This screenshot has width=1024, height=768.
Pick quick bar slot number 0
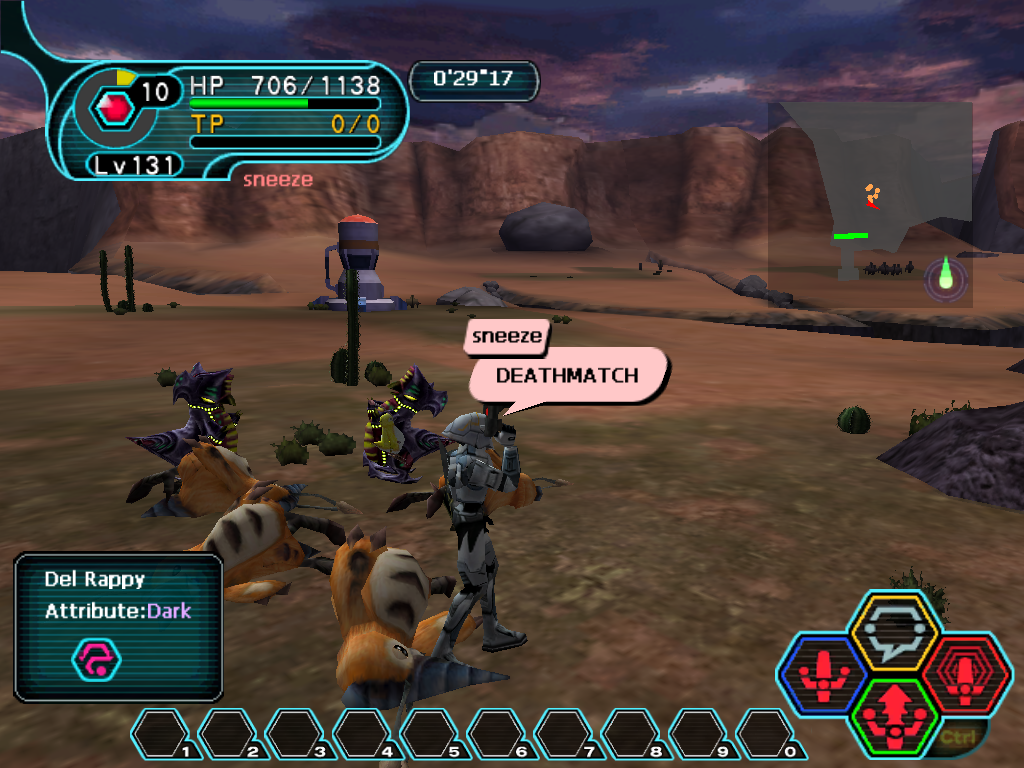(767, 733)
